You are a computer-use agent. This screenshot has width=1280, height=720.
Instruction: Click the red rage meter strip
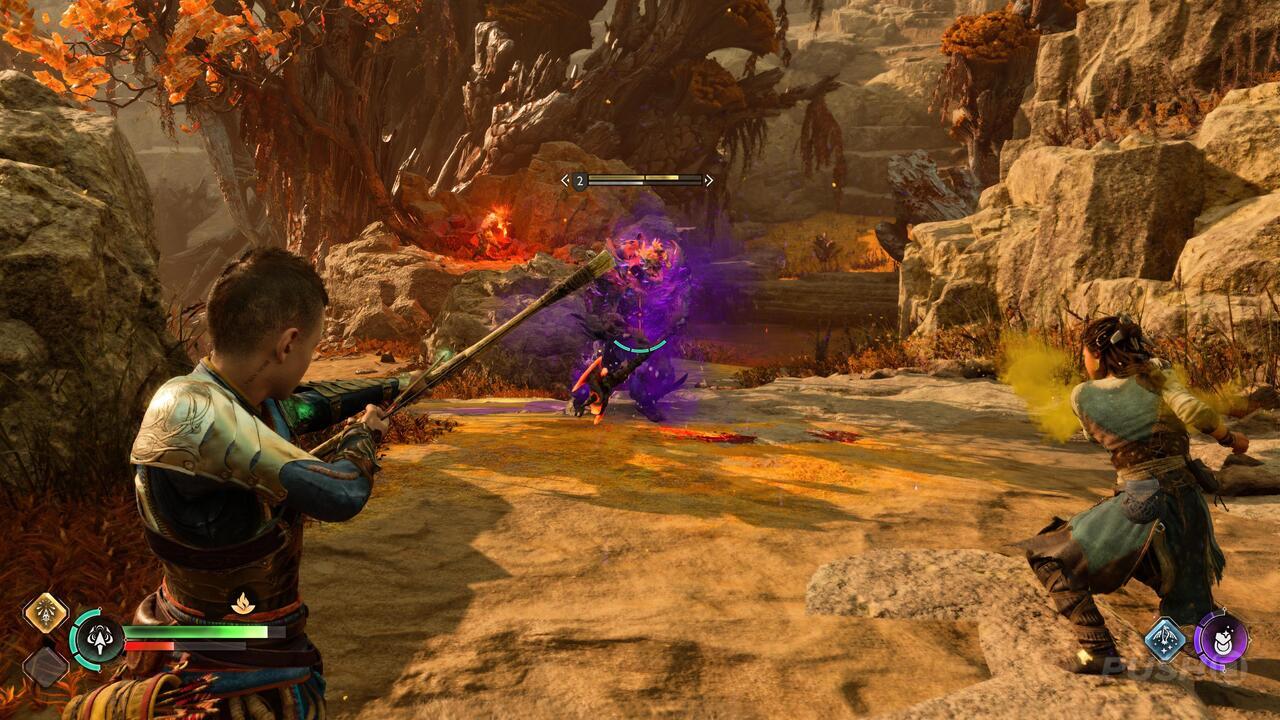pyautogui.click(x=150, y=646)
